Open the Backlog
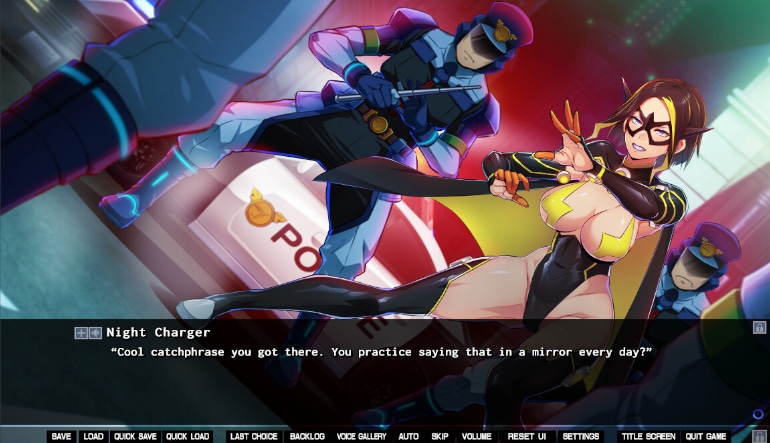This screenshot has width=770, height=443. [307, 436]
